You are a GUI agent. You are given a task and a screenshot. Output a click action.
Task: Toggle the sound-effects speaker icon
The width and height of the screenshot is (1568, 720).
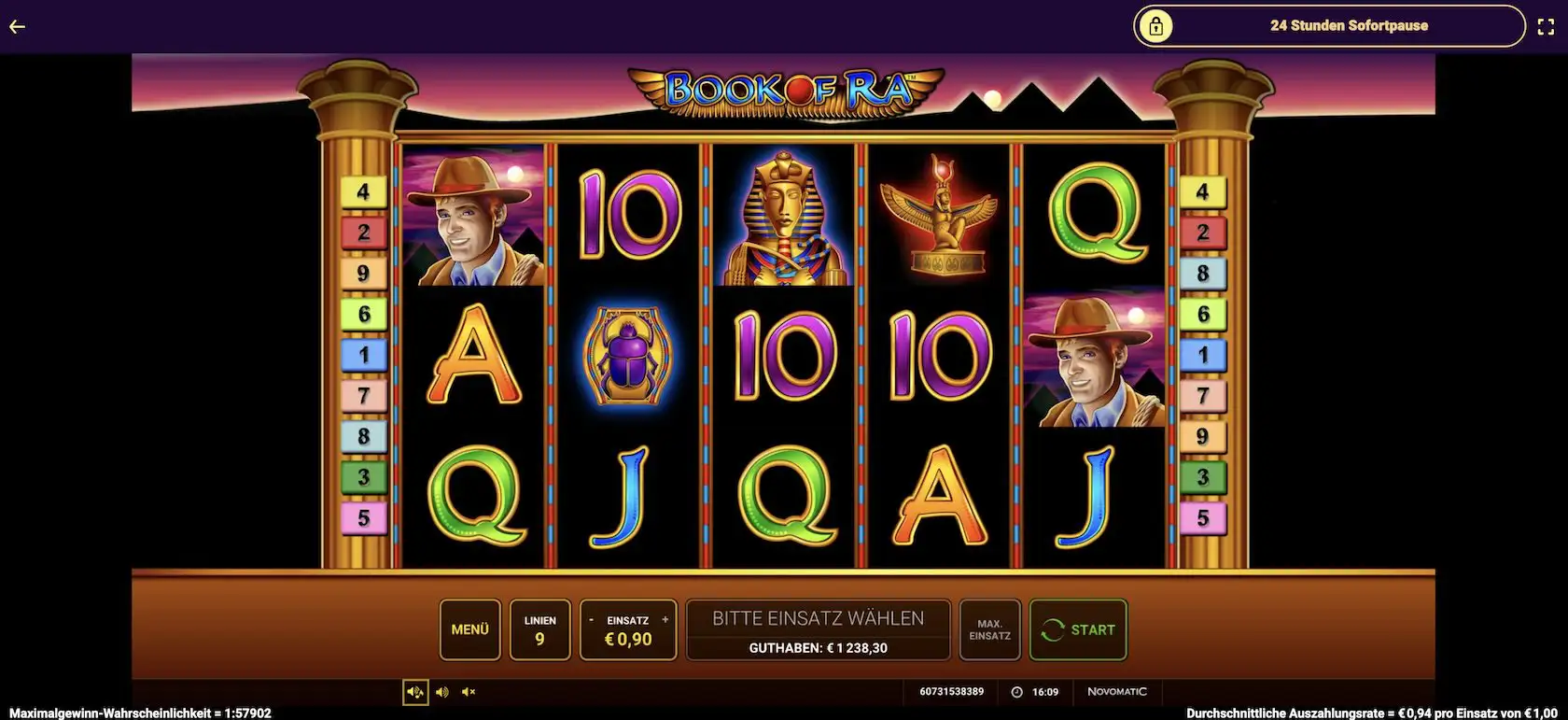click(x=442, y=692)
